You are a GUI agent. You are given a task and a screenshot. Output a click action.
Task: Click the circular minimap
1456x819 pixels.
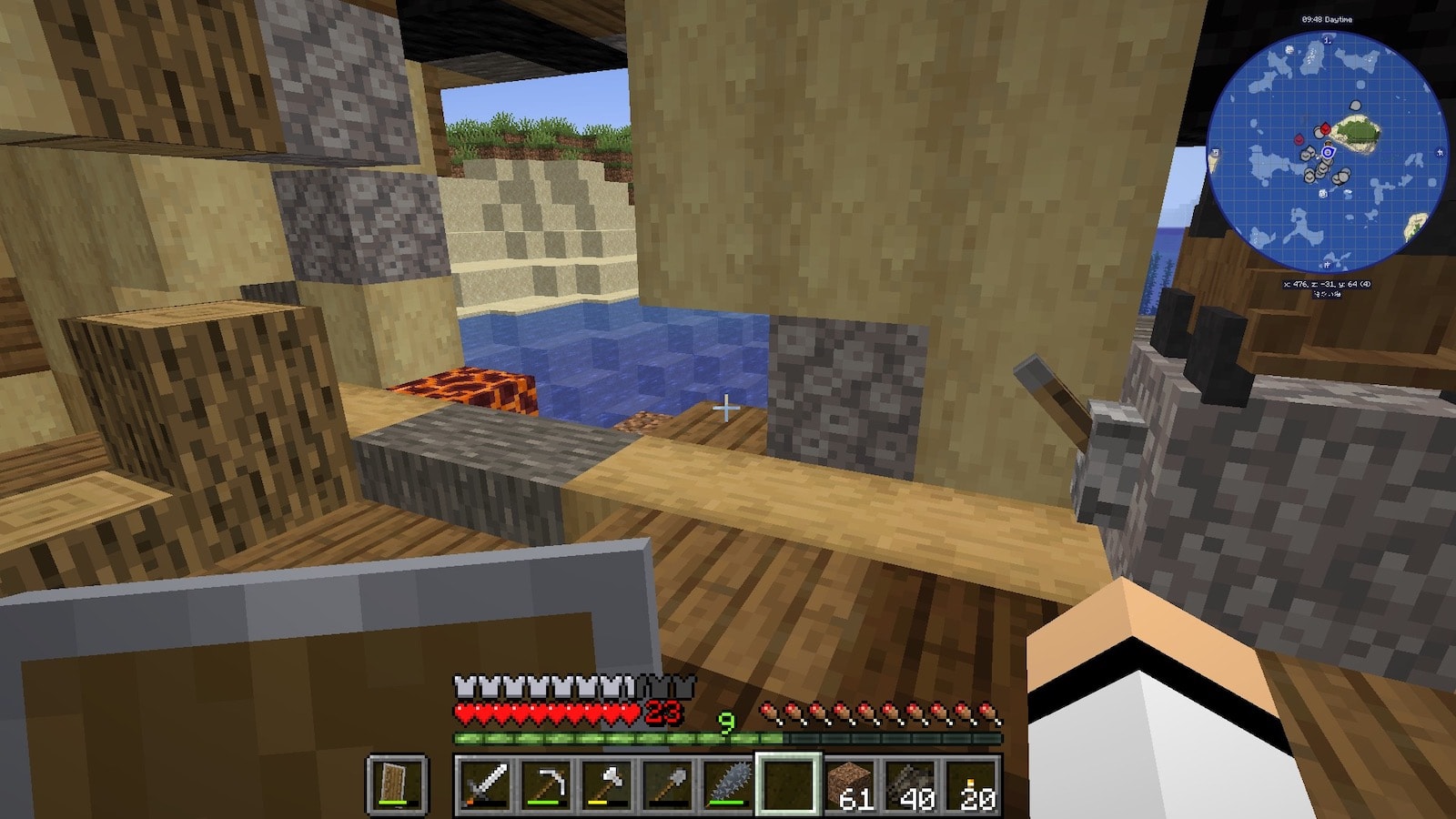pyautogui.click(x=1327, y=151)
